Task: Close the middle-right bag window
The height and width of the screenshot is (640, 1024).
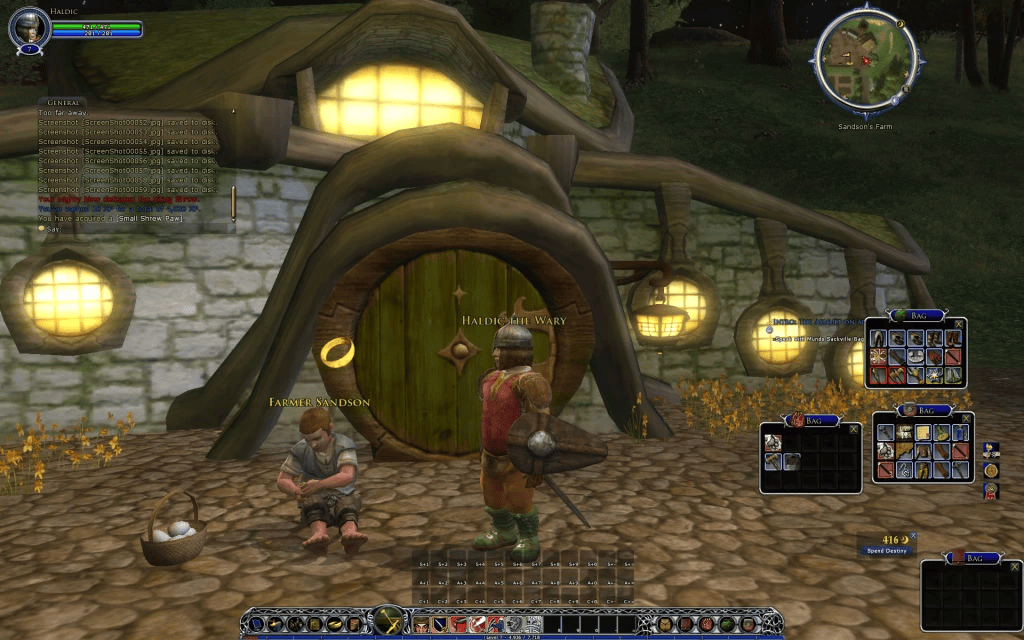Action: pyautogui.click(x=966, y=418)
